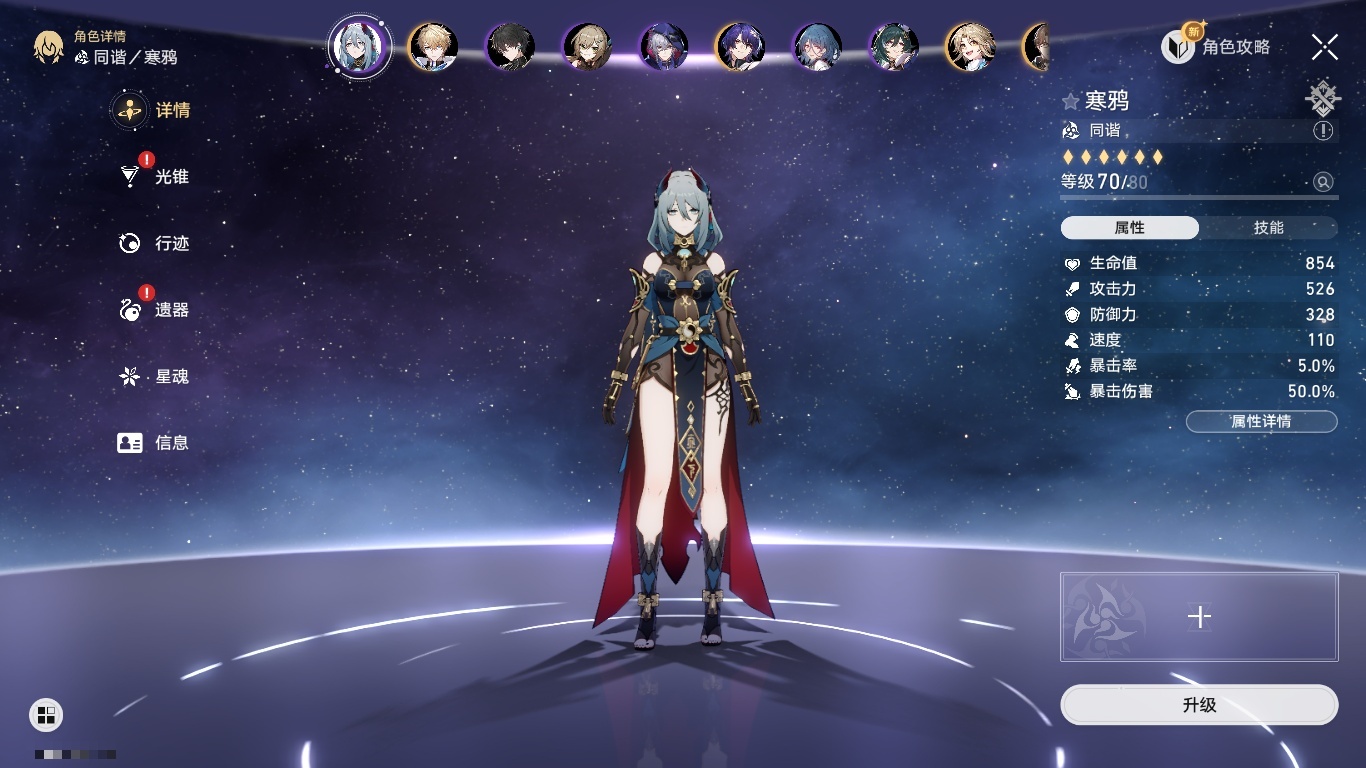This screenshot has height=768, width=1366.
Task: Close the character details screen
Action: (1325, 47)
